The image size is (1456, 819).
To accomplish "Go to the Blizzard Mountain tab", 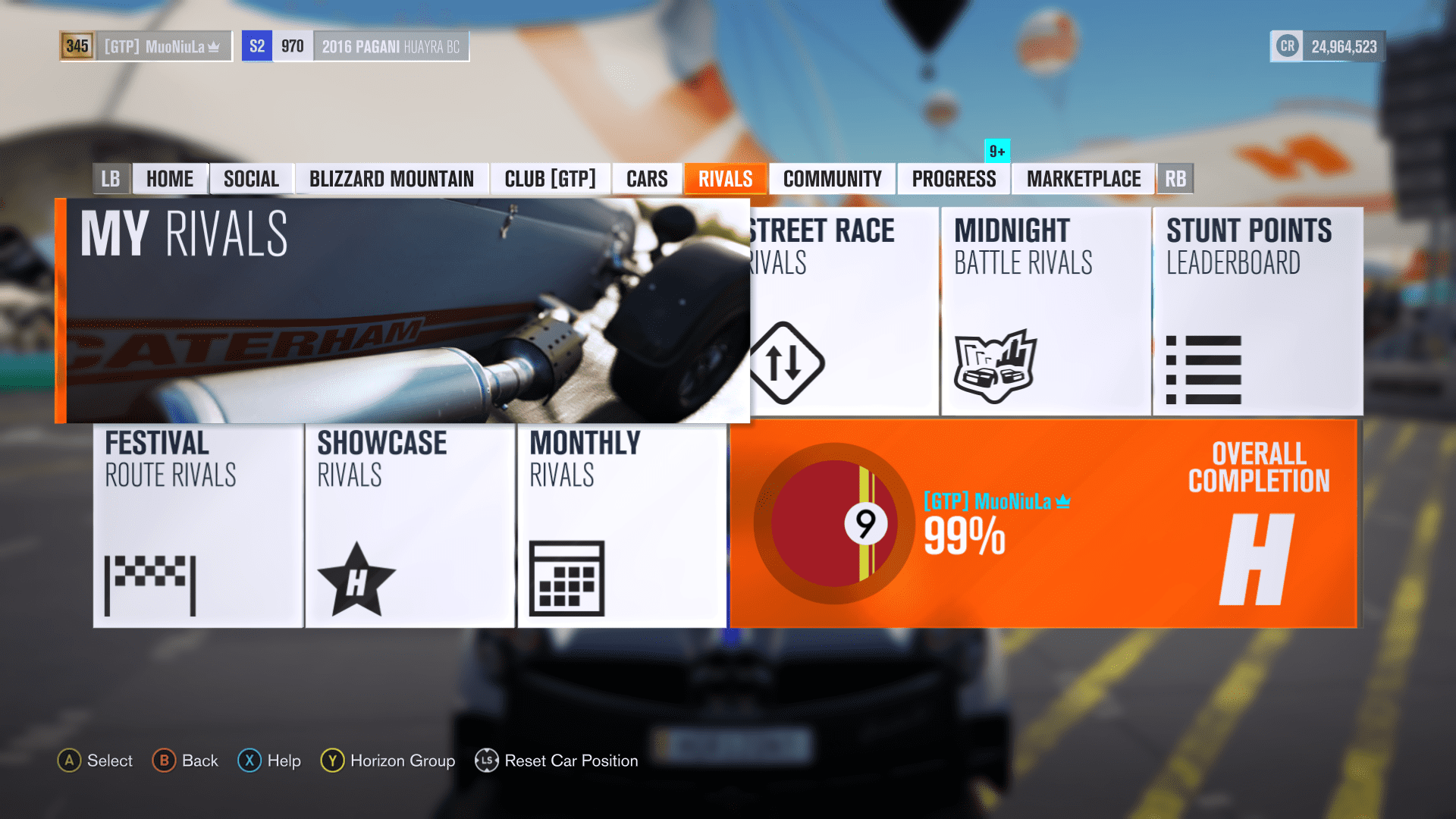I will 391,179.
